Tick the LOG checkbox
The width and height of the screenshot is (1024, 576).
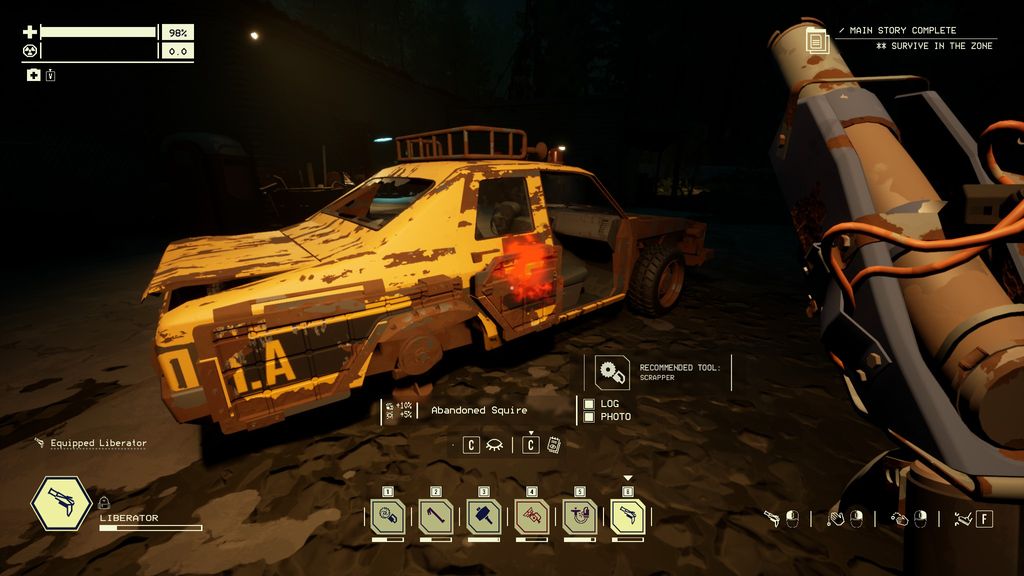tap(589, 404)
